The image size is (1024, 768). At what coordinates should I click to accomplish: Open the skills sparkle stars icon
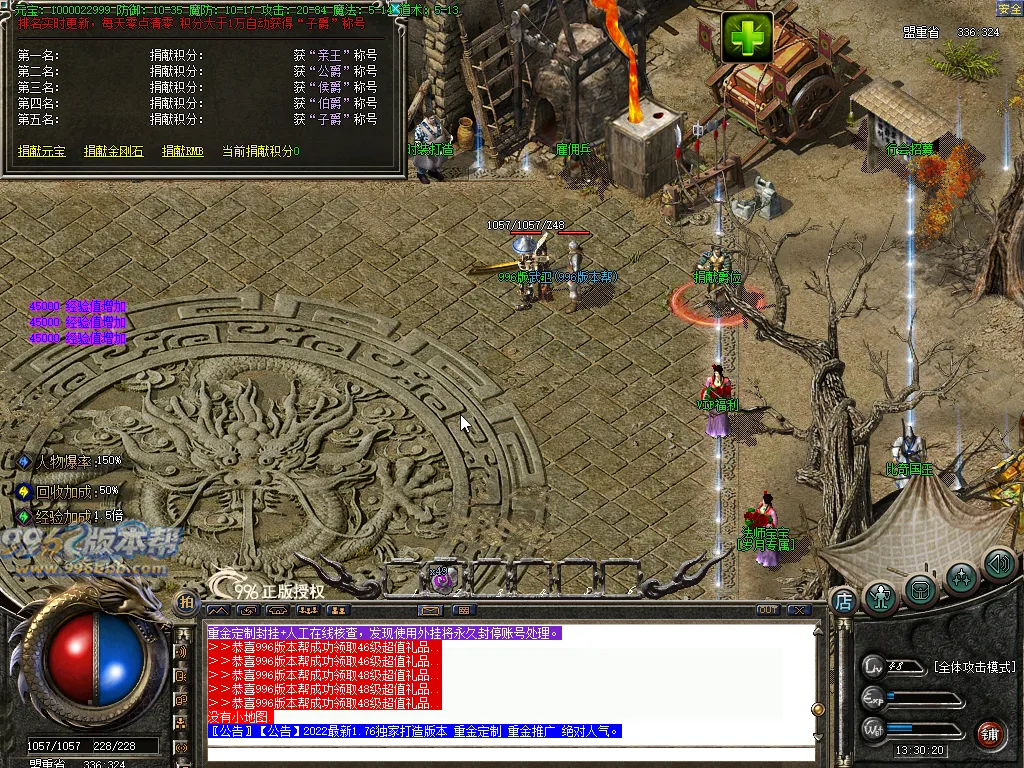(x=961, y=577)
